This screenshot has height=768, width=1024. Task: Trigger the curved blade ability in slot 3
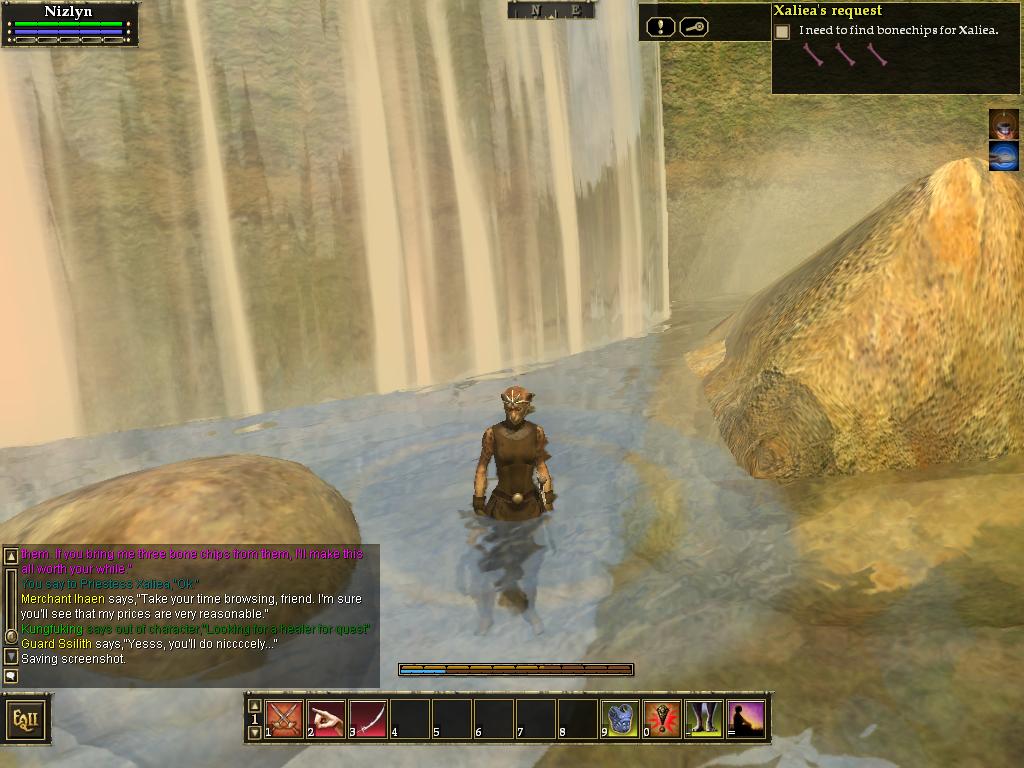click(369, 719)
